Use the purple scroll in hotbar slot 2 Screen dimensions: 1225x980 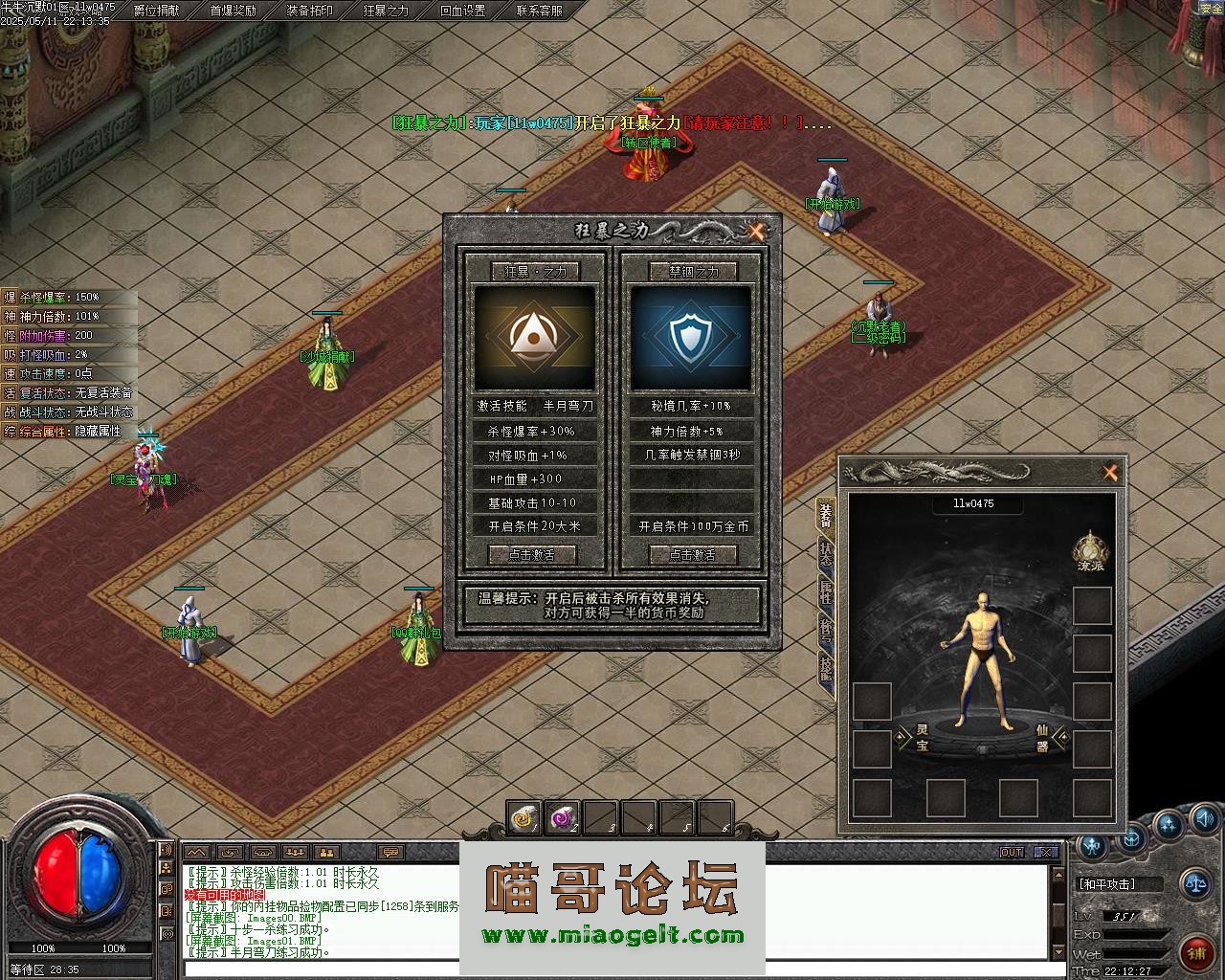click(x=562, y=817)
